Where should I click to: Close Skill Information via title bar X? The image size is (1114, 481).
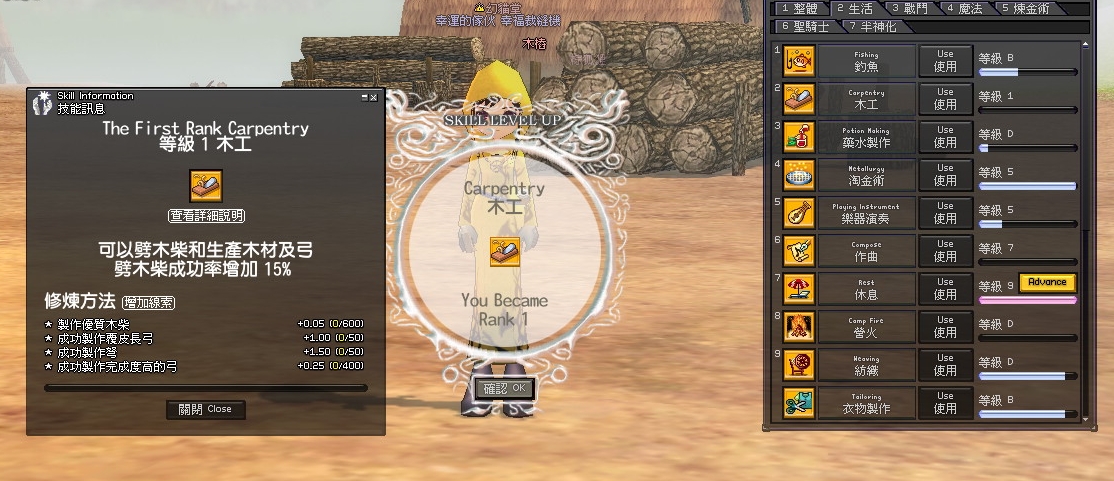[x=374, y=97]
